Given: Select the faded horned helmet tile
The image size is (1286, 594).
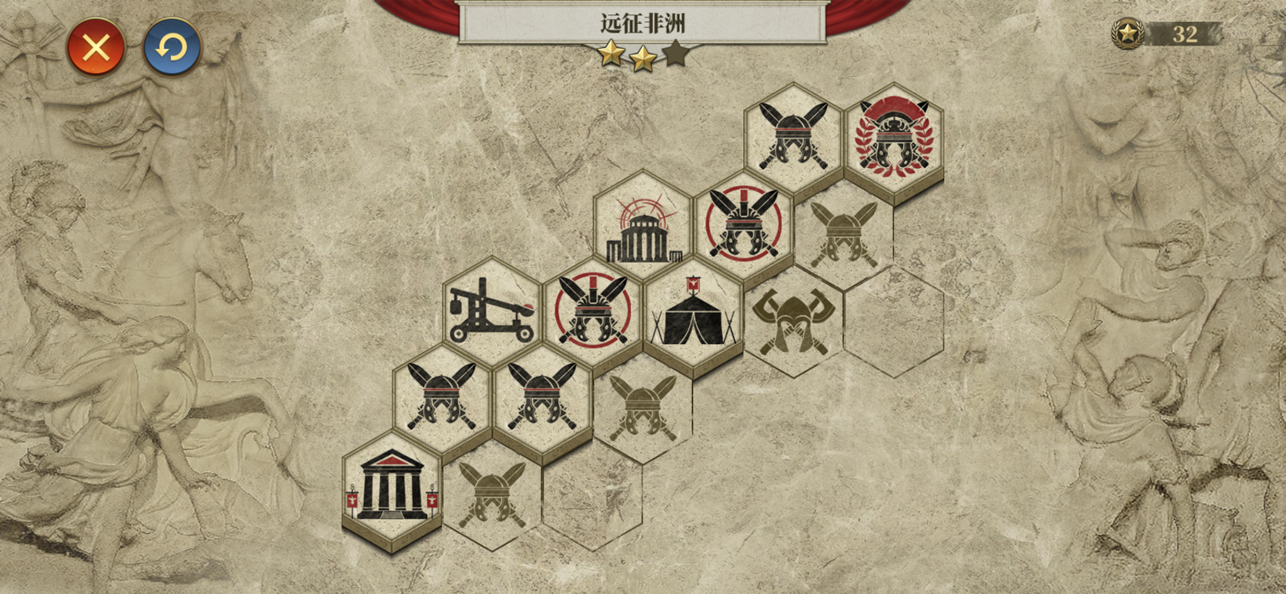Looking at the screenshot, I should pos(793,320).
